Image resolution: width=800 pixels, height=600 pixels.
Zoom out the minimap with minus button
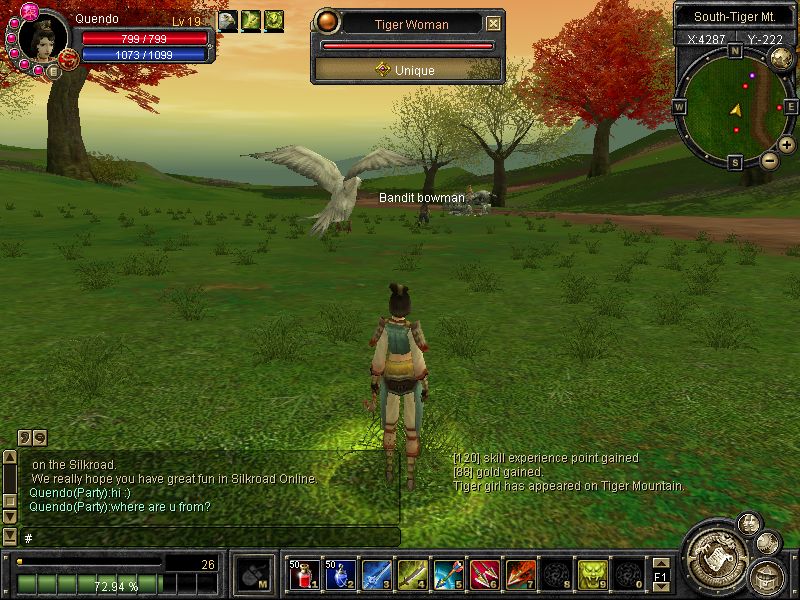click(x=769, y=160)
